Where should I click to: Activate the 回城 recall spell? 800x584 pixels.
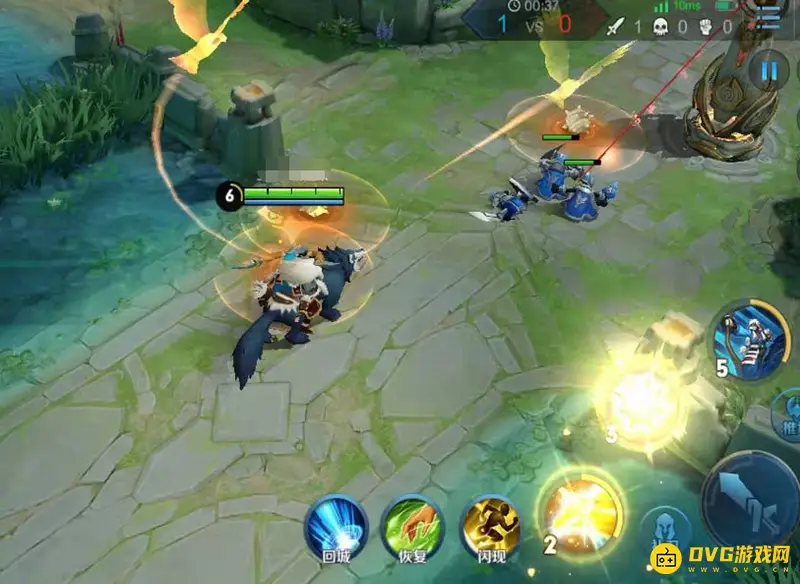pyautogui.click(x=336, y=524)
